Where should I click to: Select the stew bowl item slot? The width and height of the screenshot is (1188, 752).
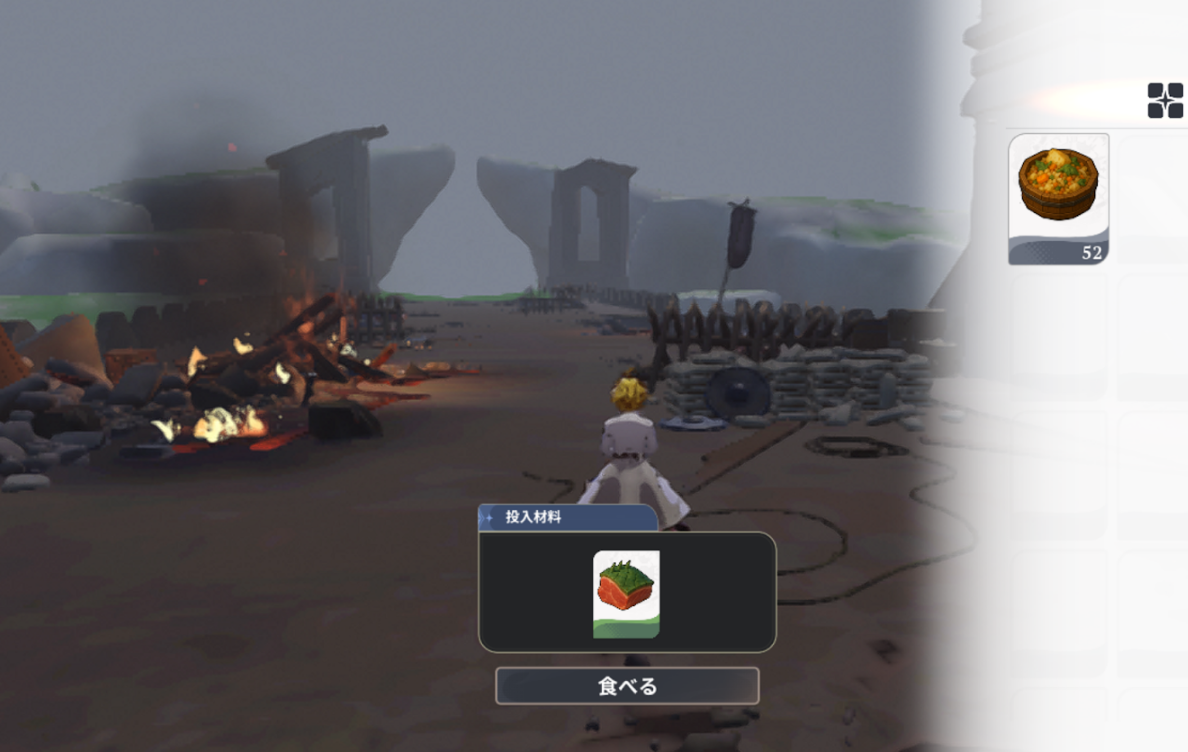[1058, 198]
